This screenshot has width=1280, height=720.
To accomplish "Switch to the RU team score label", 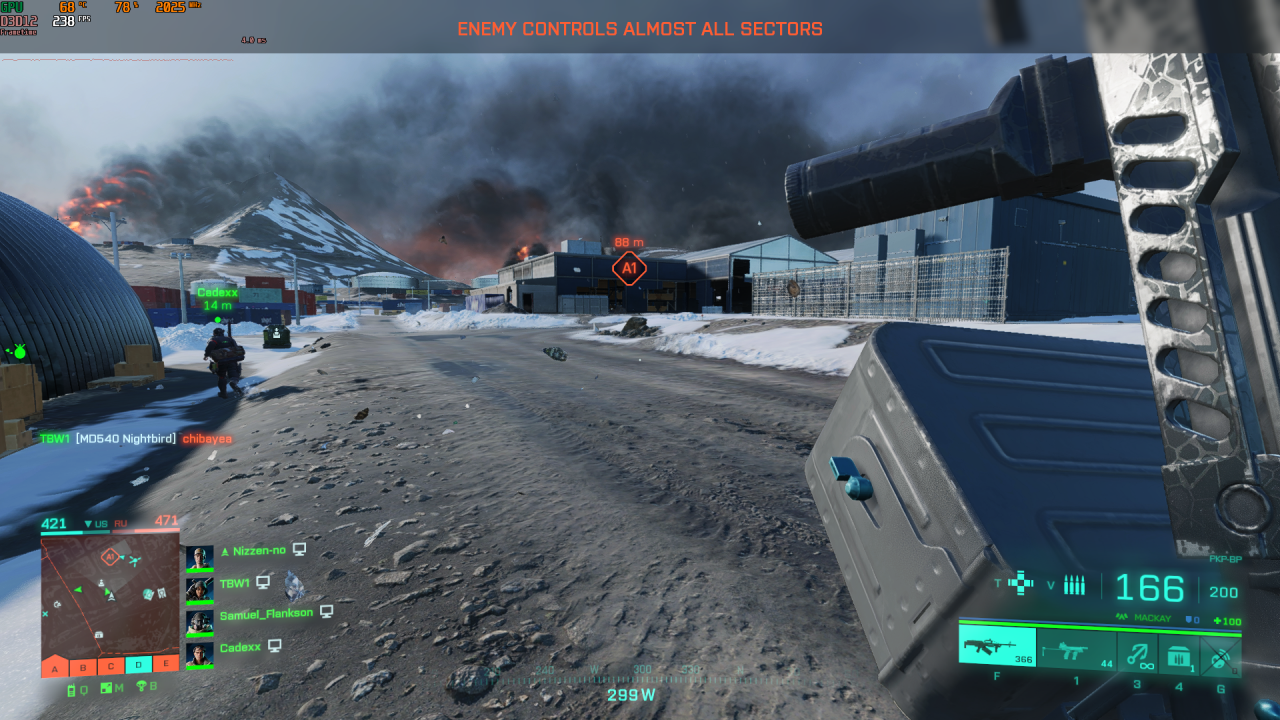I will tap(121, 522).
